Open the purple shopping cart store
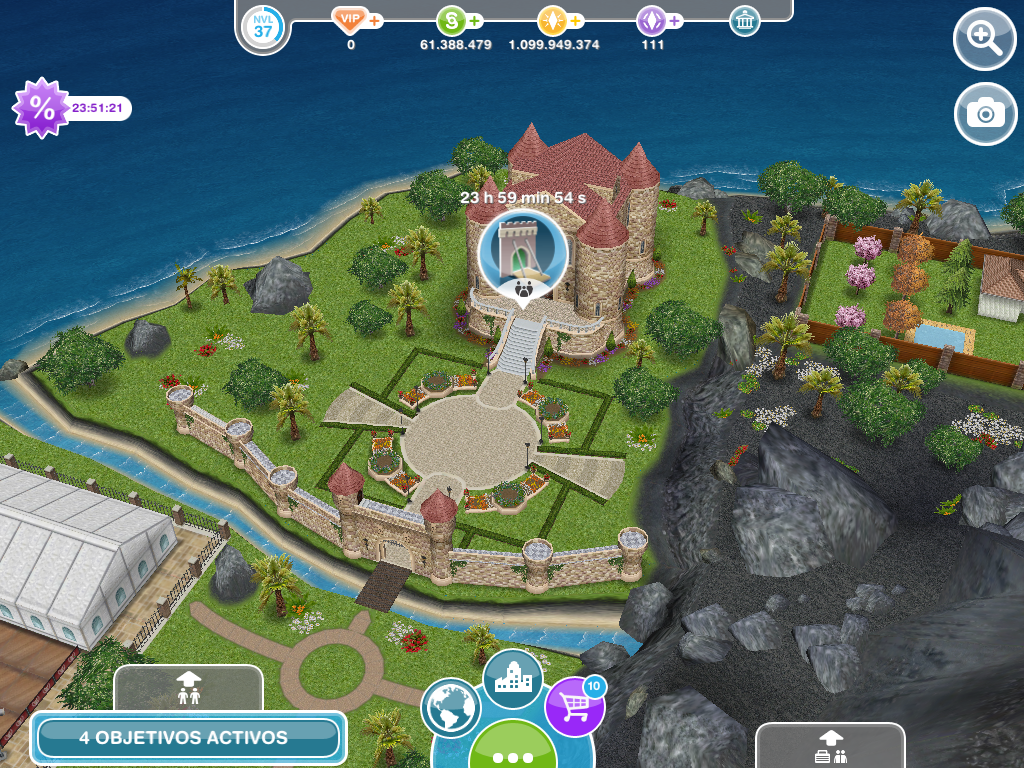The image size is (1024, 768). pyautogui.click(x=574, y=708)
